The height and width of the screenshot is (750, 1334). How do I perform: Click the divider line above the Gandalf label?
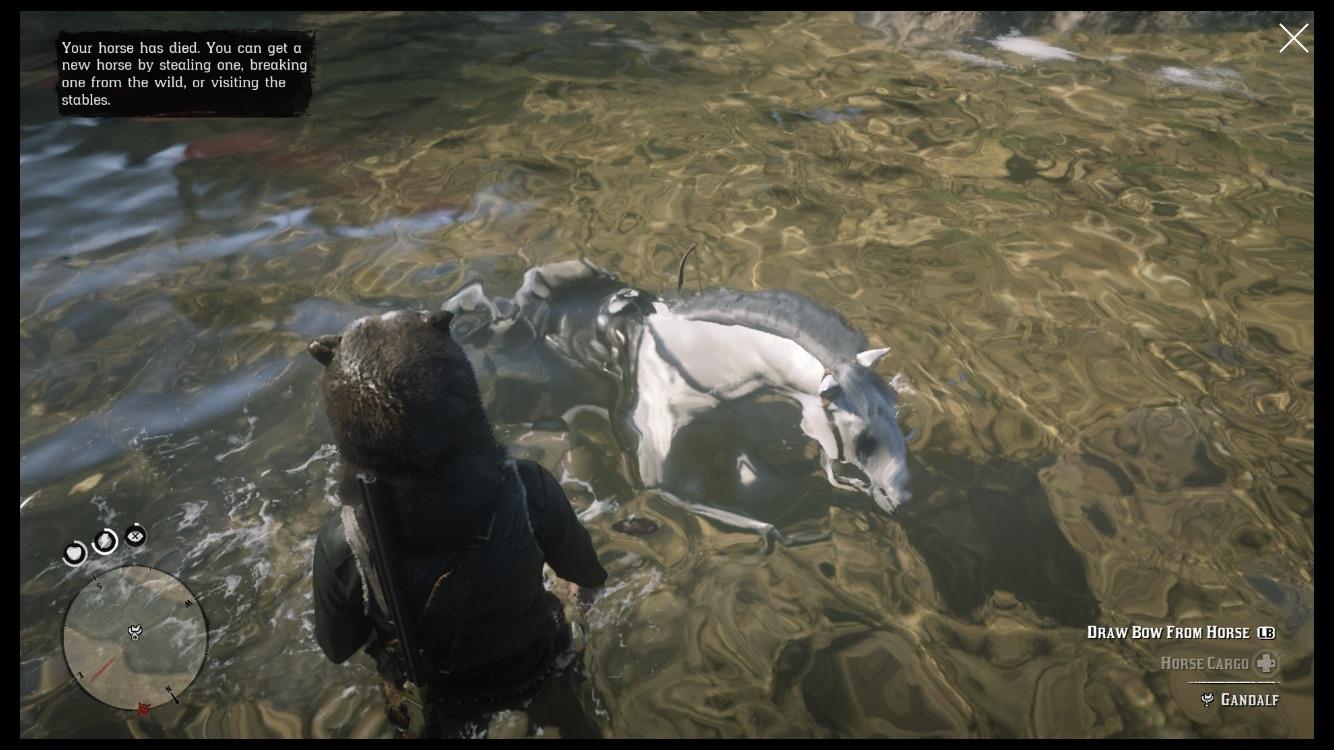1232,682
